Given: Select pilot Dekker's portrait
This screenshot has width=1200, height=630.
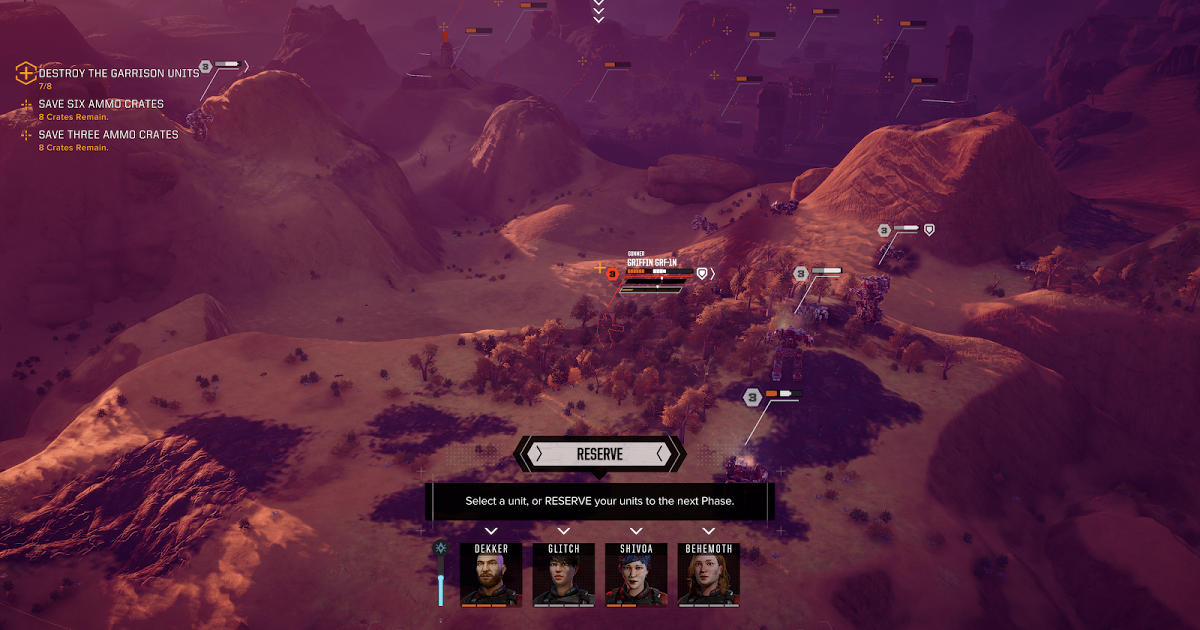Looking at the screenshot, I should coord(491,574).
